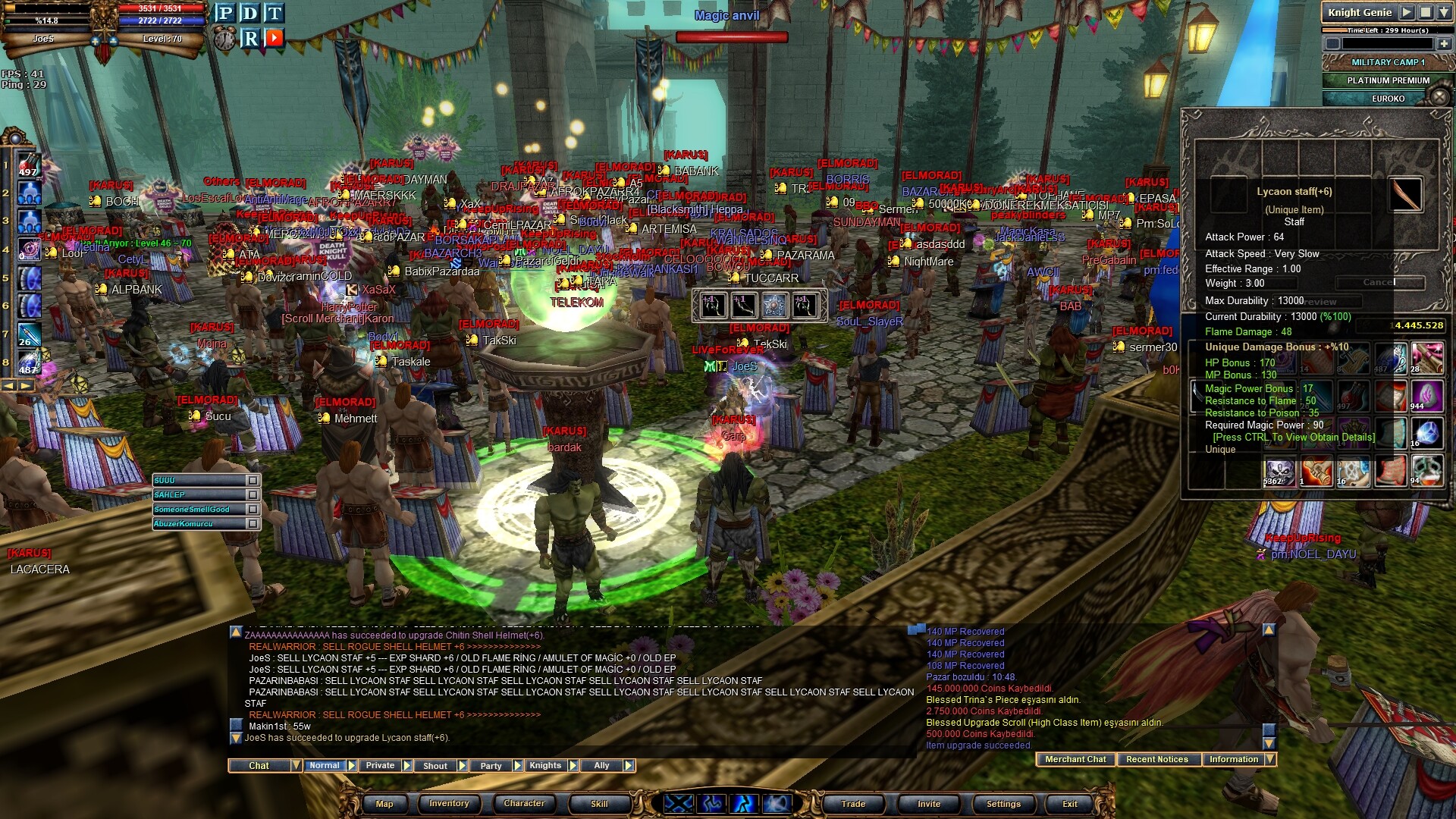Image resolution: width=1456 pixels, height=819 pixels.
Task: Start the Knight Genie with the play button
Action: click(1407, 12)
